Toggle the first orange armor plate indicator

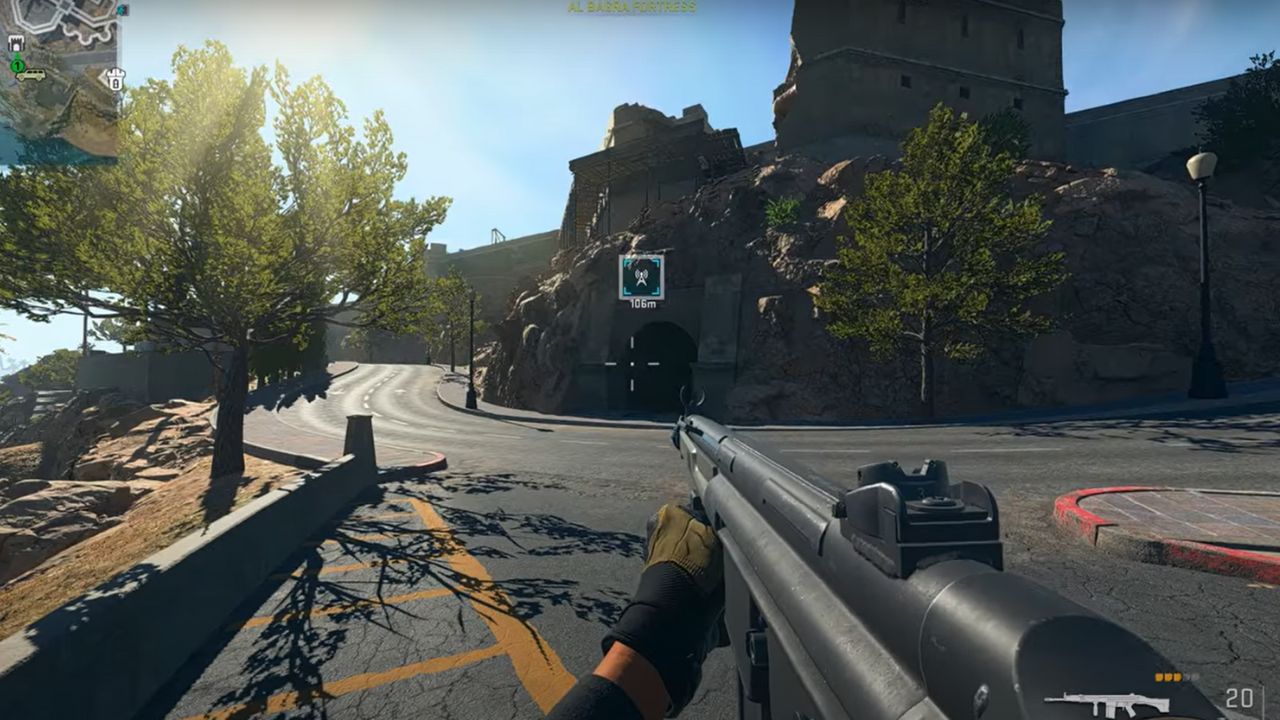pos(1157,677)
